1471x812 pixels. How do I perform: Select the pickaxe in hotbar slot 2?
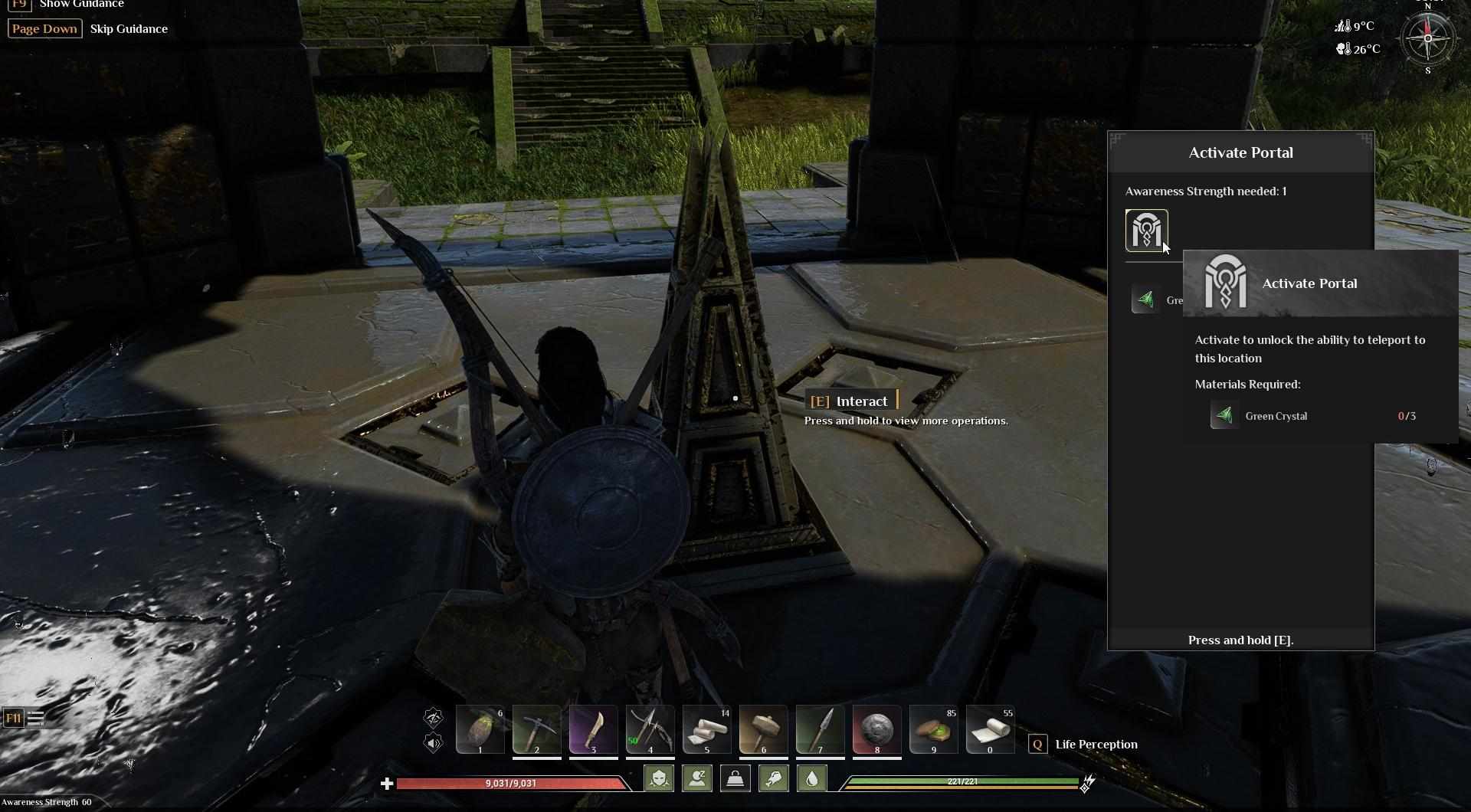pos(536,730)
